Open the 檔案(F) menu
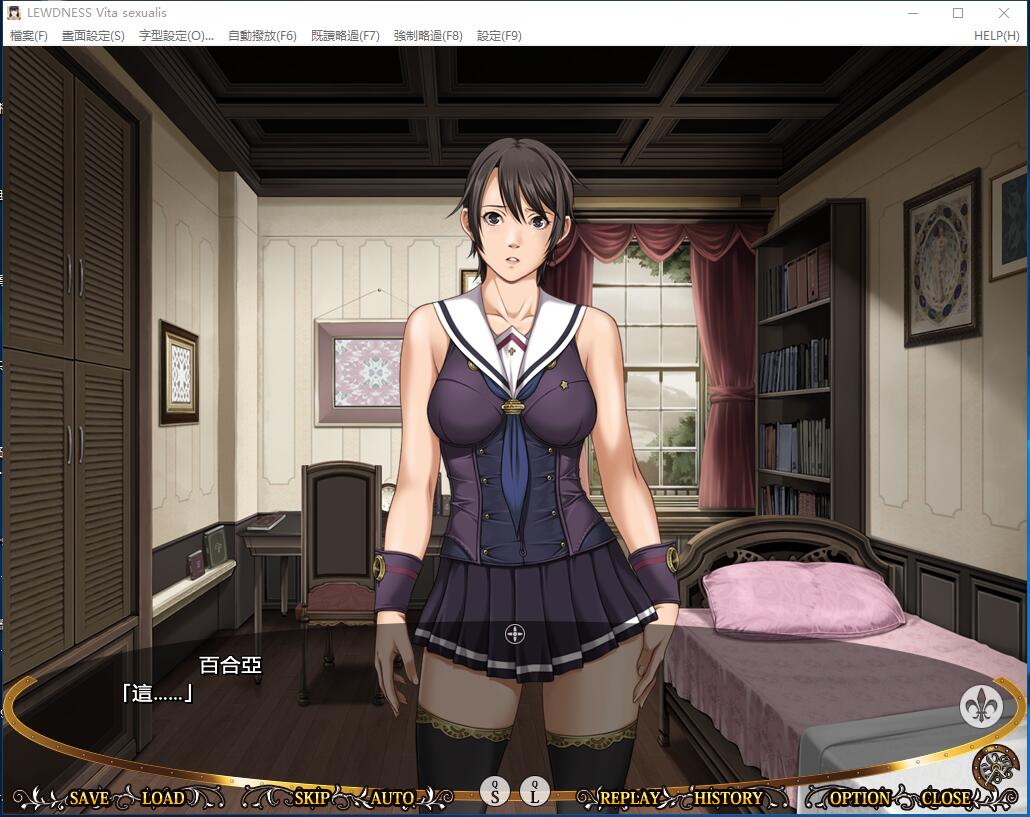Screen dimensions: 1030x817 click(28, 36)
